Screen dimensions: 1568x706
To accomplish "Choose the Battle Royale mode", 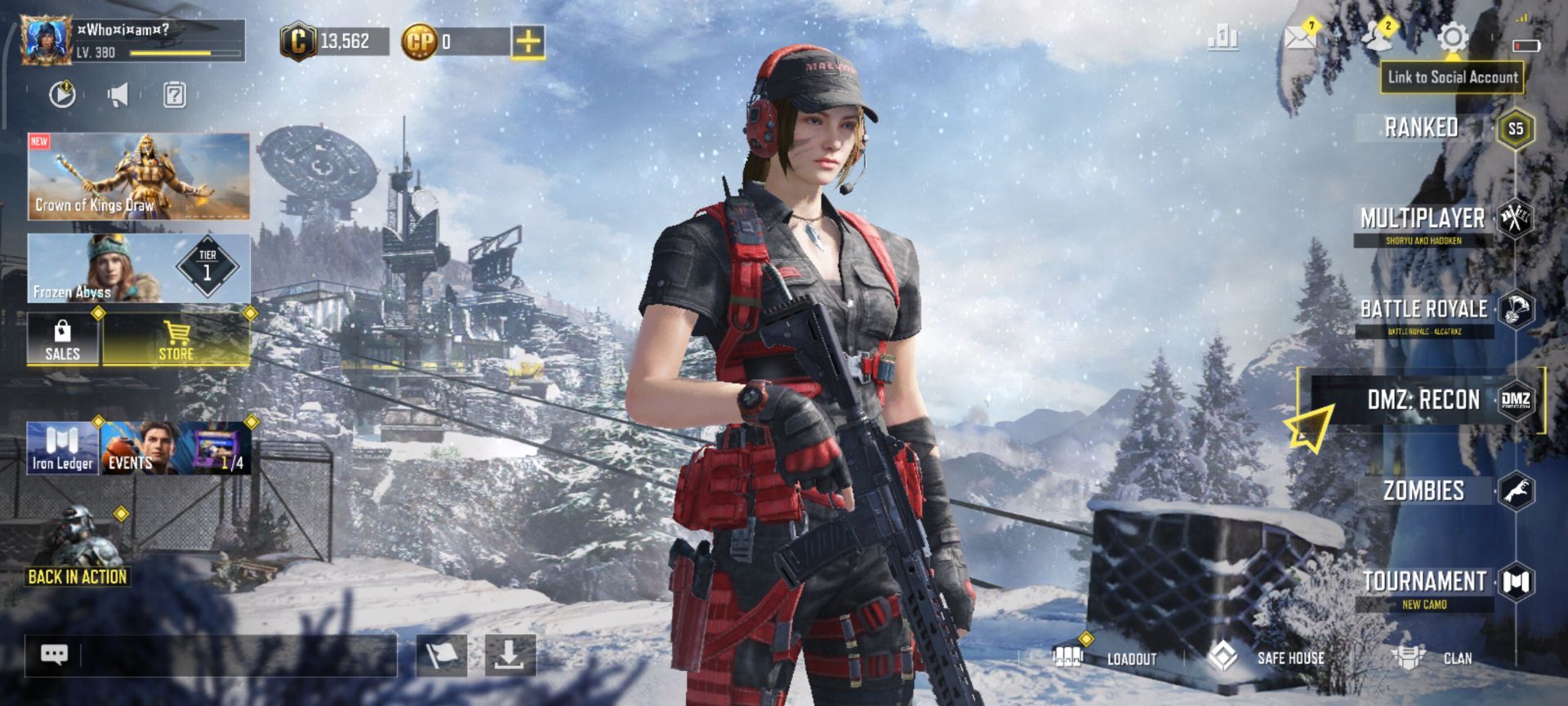I will pyautogui.click(x=1424, y=310).
